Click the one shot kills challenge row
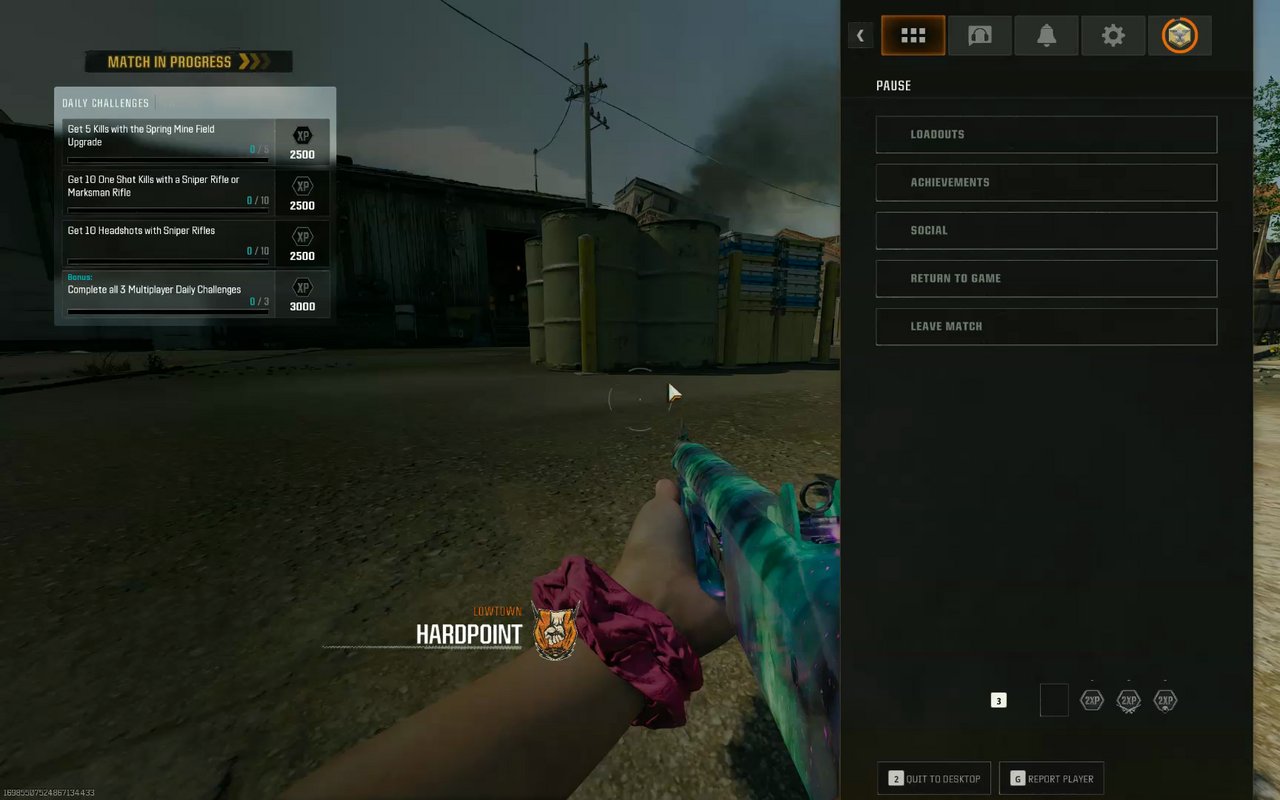Viewport: 1280px width, 800px height. coord(166,192)
